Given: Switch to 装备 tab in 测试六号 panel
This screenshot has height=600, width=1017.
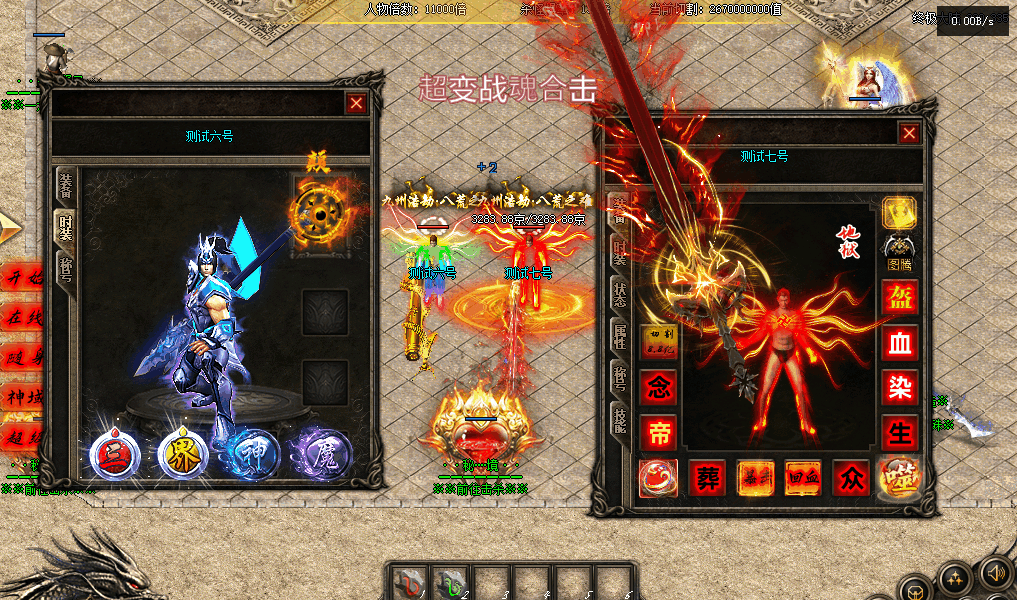Looking at the screenshot, I should click(x=66, y=187).
